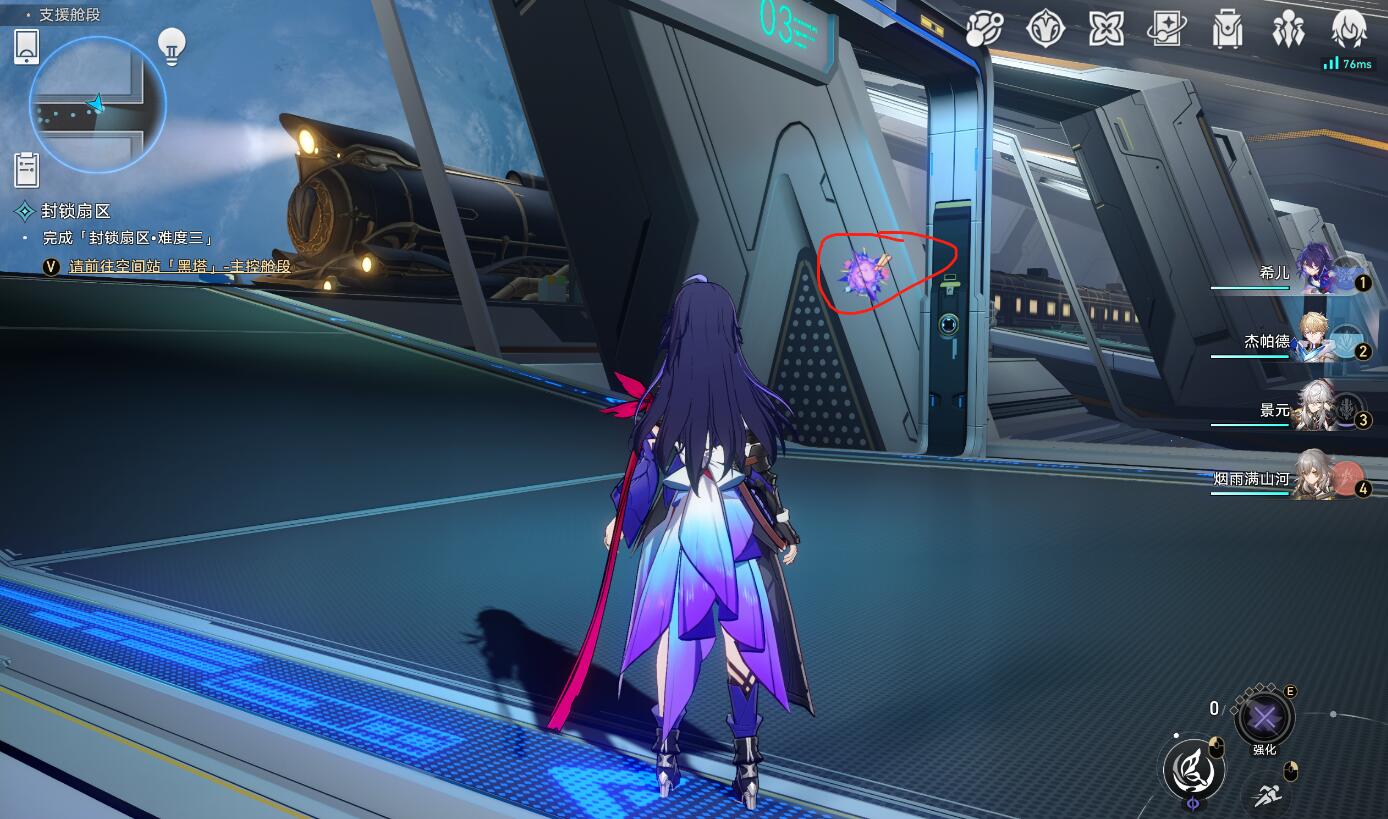Open the diamond compass guide icon

tap(1045, 28)
